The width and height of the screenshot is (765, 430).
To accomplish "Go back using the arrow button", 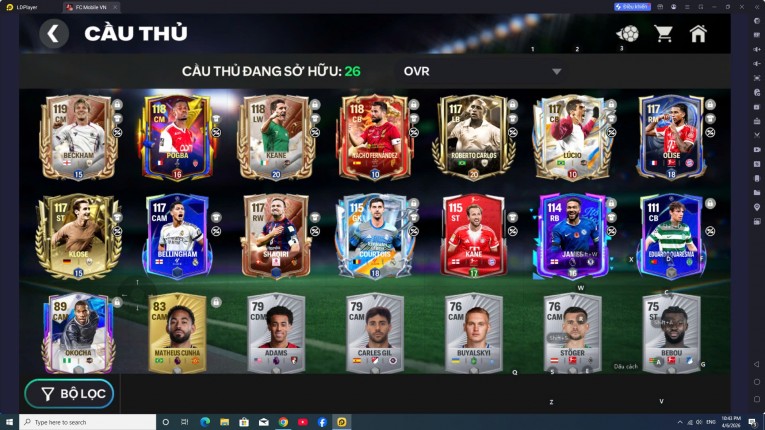I will tap(54, 34).
